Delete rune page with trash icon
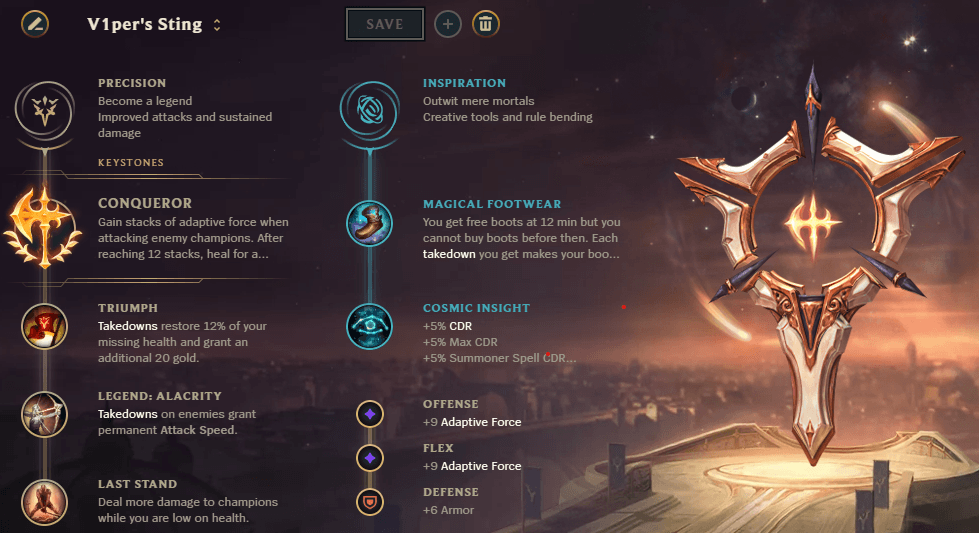 [x=486, y=24]
